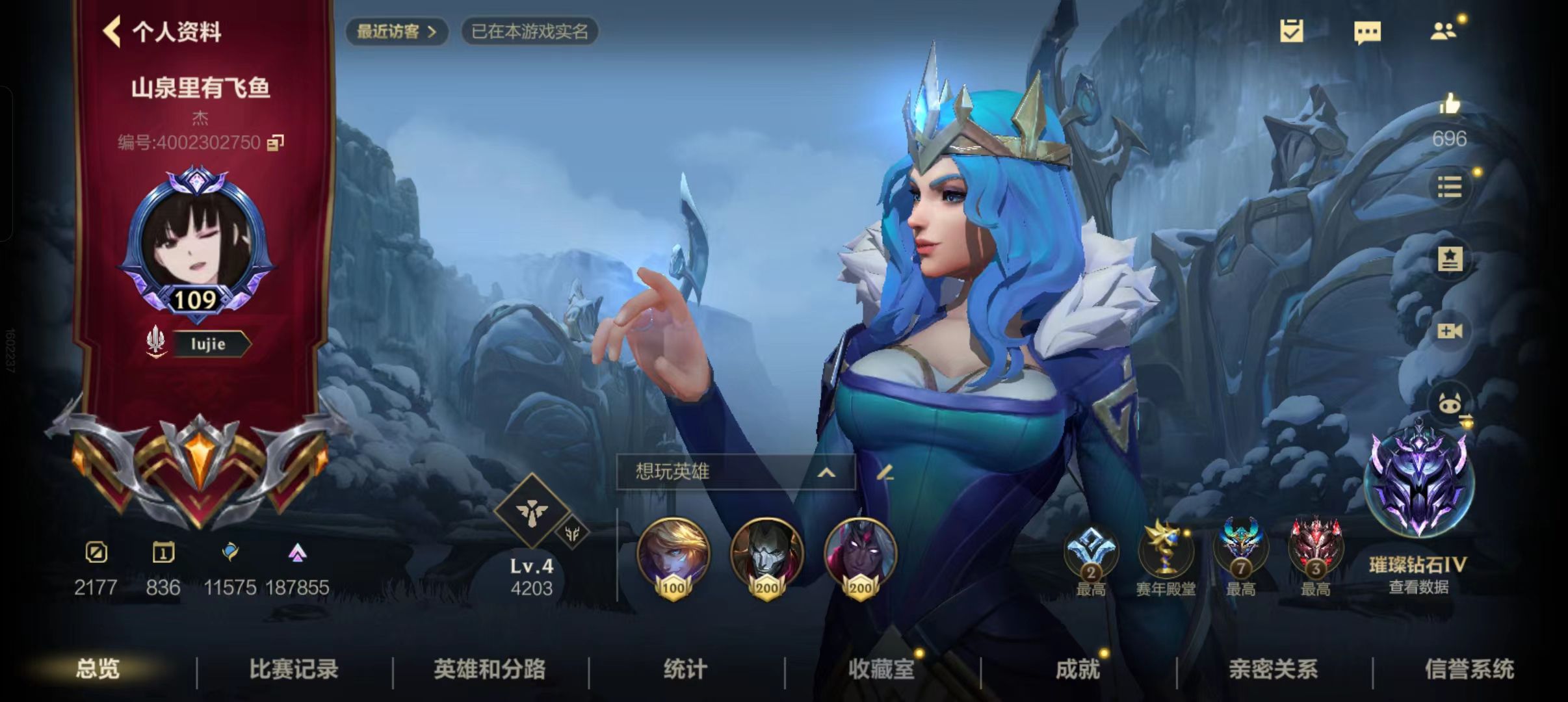Open the chat messages icon
The image size is (1568, 702).
(1368, 31)
